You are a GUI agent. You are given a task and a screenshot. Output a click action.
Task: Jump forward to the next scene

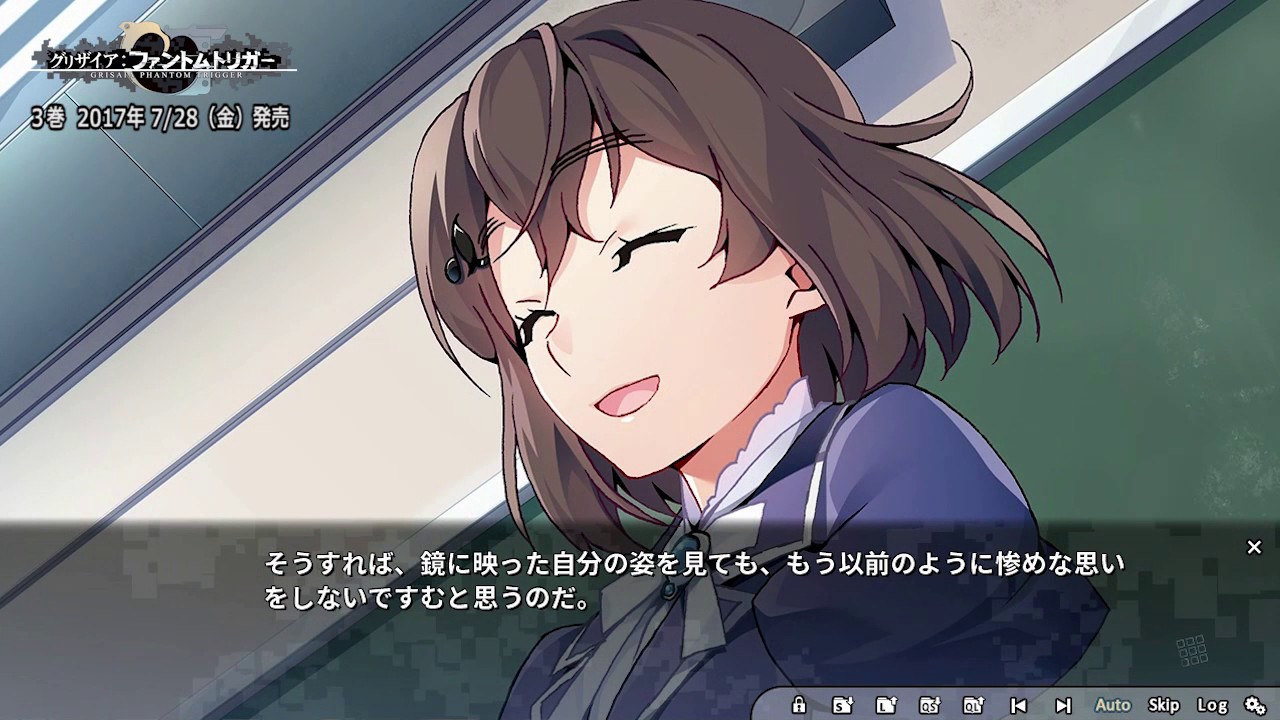(x=1063, y=705)
